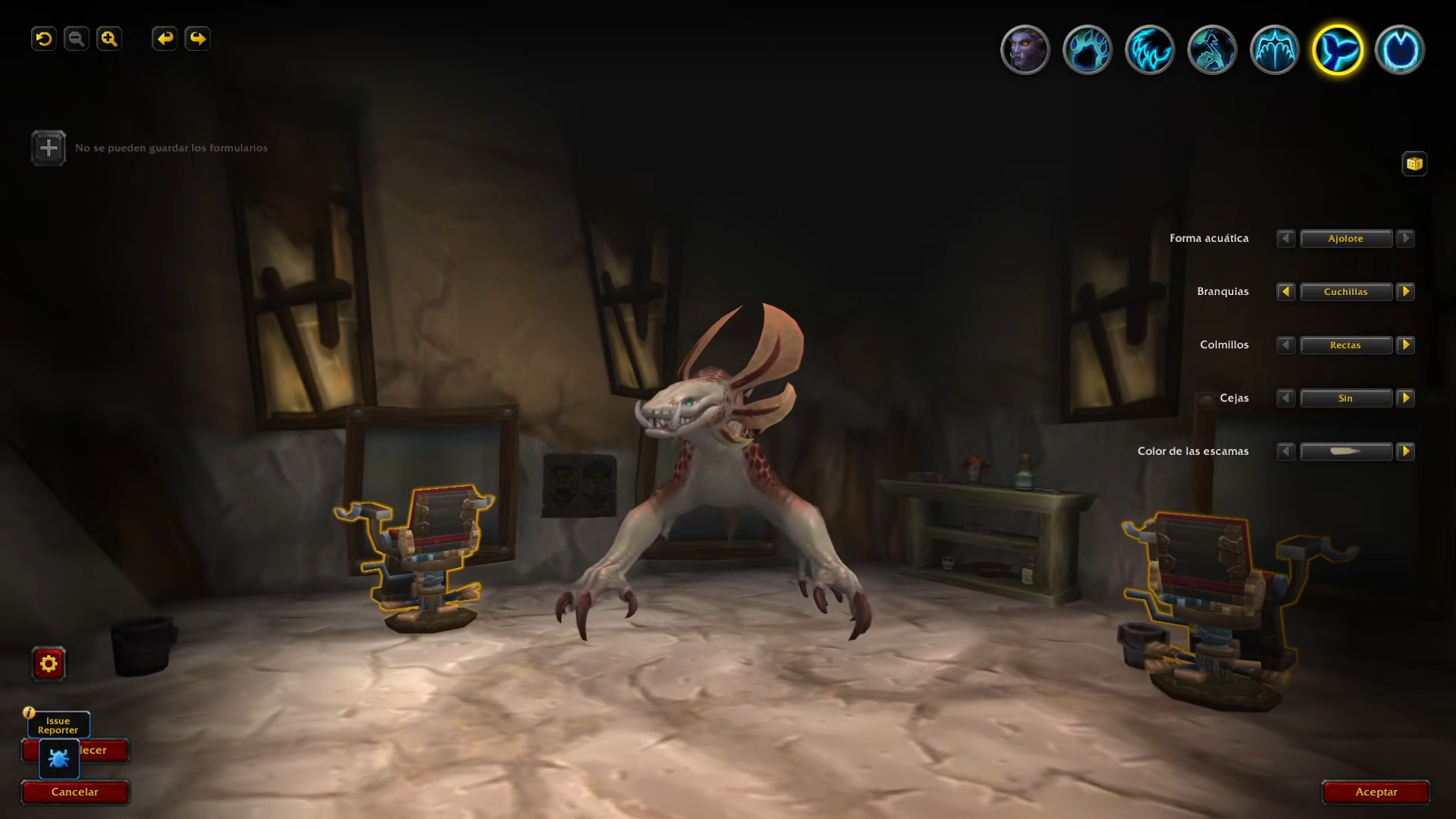Open the red gear settings button
Screen dimensions: 1456x819
coord(49,664)
